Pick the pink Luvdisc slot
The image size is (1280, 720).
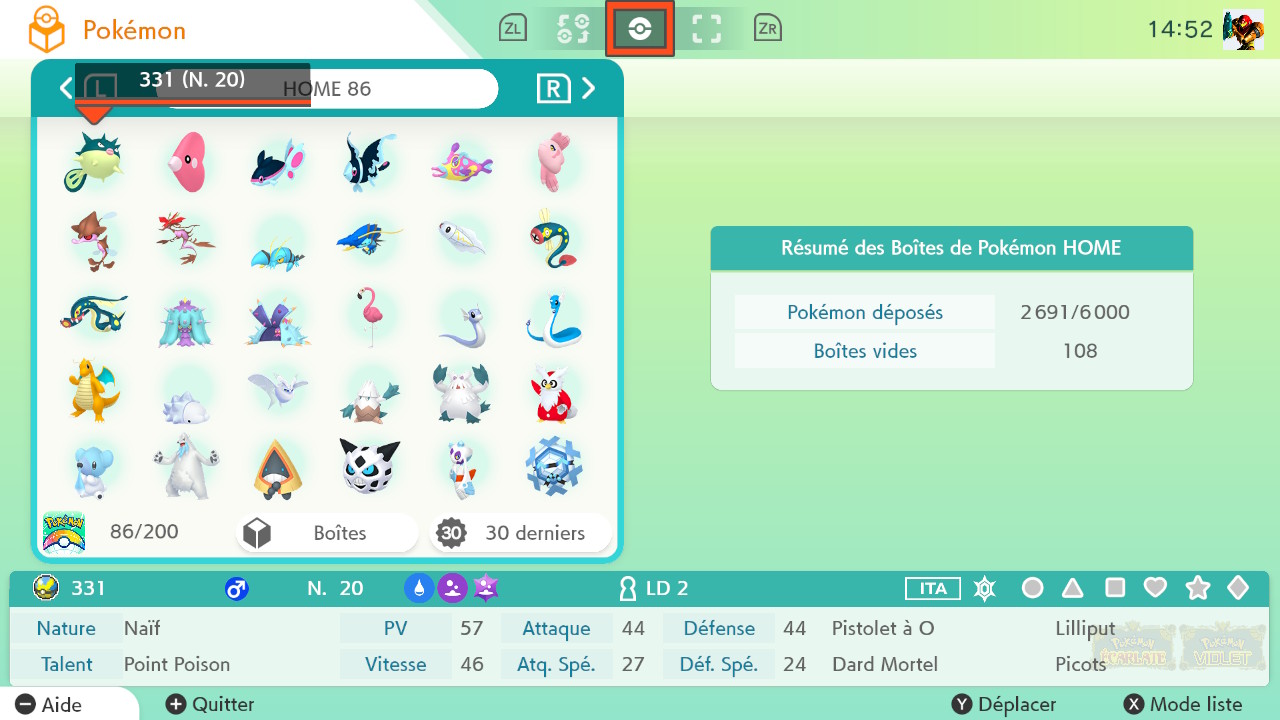[186, 162]
